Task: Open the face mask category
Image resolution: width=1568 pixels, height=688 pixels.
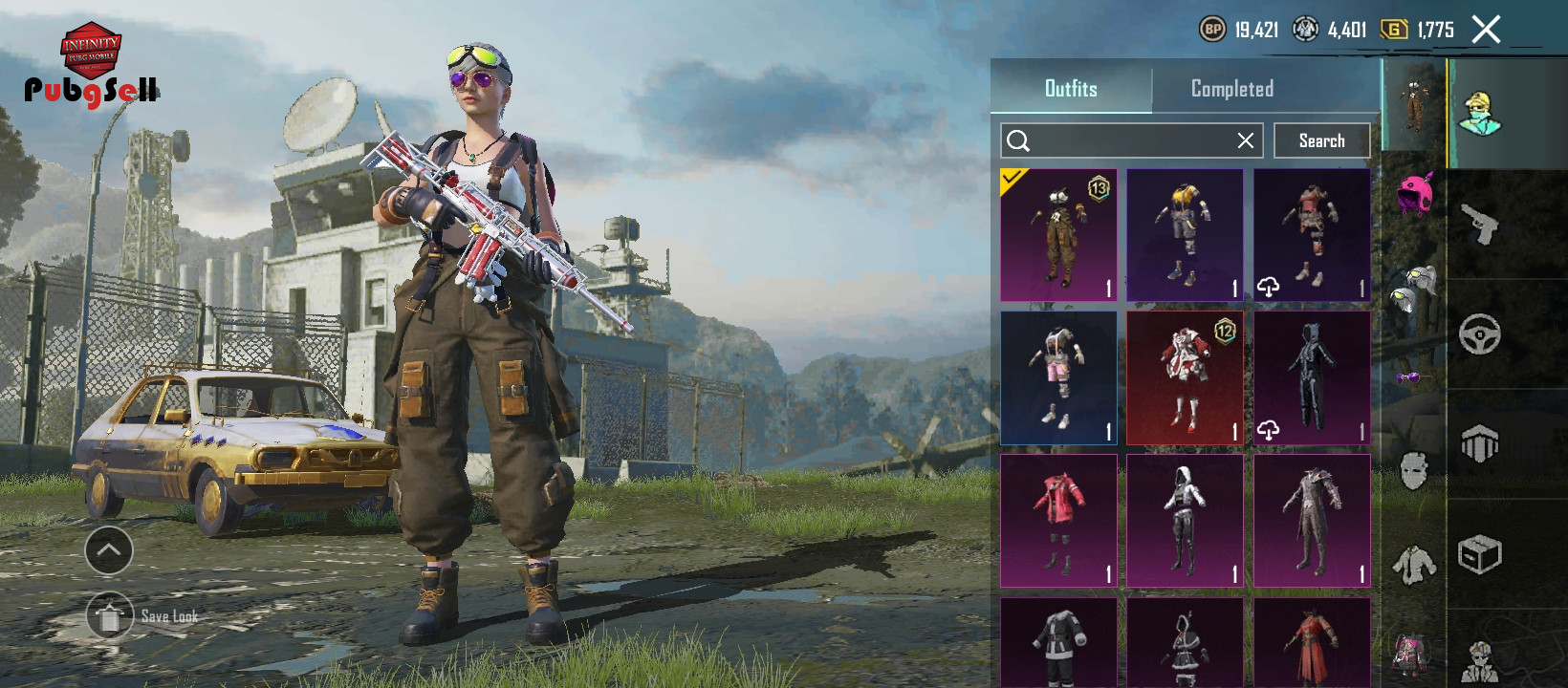Action: [1414, 471]
